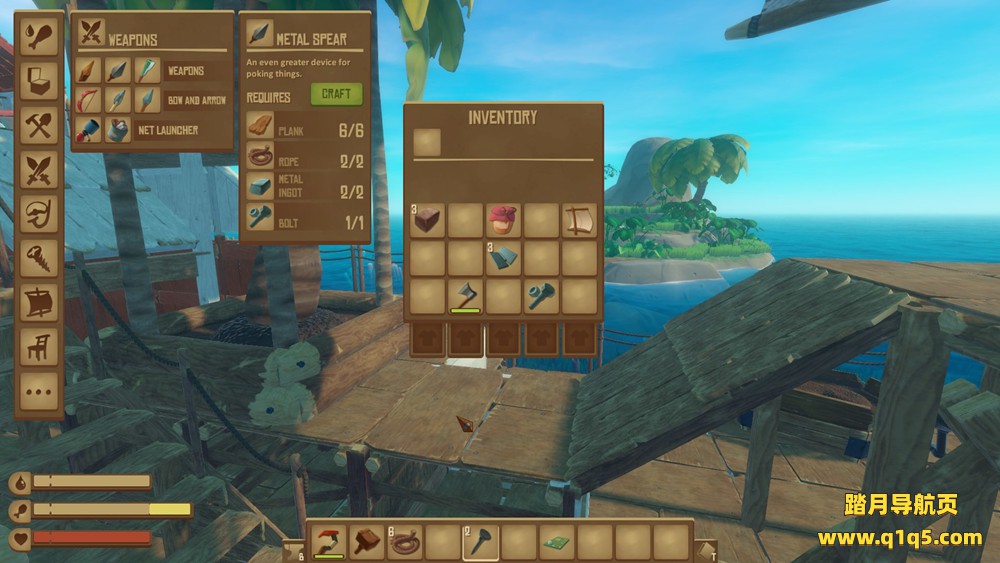
Task: Select the hook tool in hotbar
Action: pos(329,541)
